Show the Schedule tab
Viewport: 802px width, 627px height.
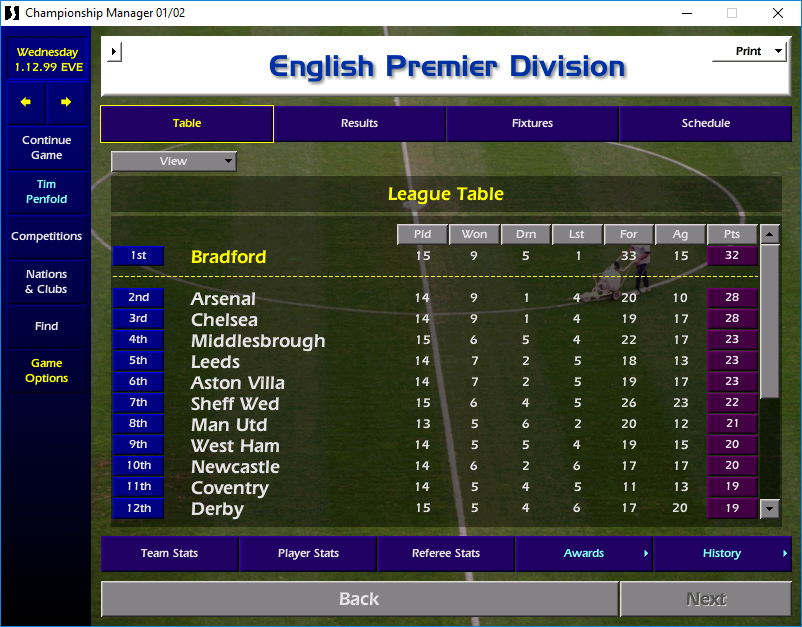tap(705, 124)
